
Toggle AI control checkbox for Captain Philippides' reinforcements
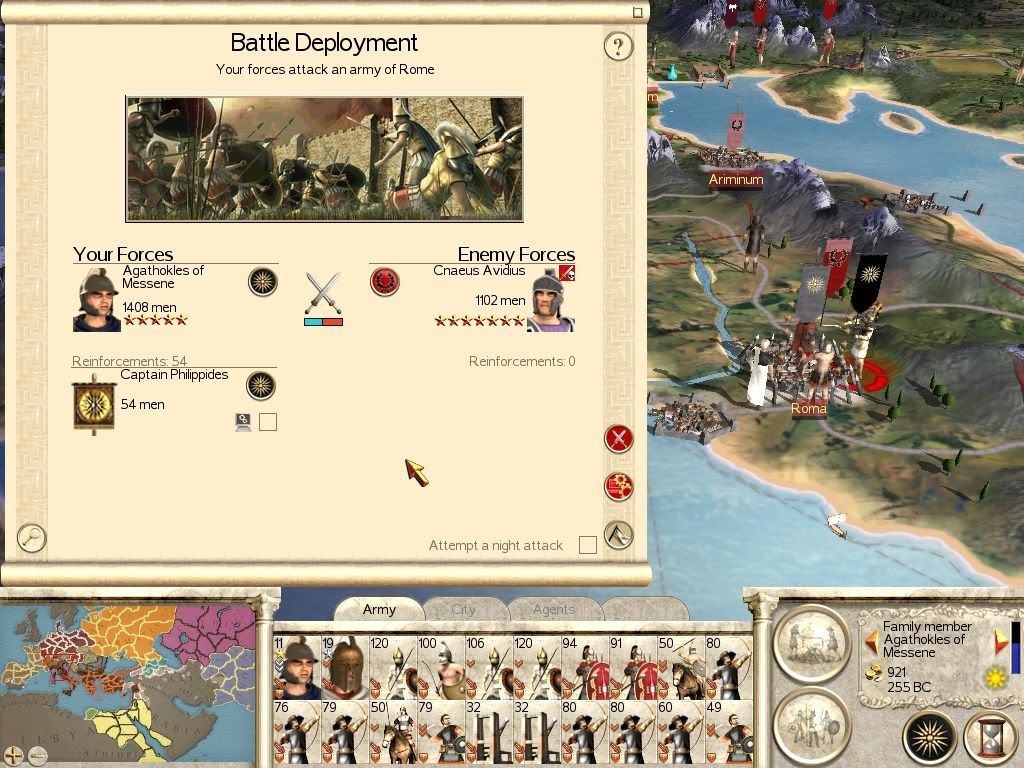(267, 422)
